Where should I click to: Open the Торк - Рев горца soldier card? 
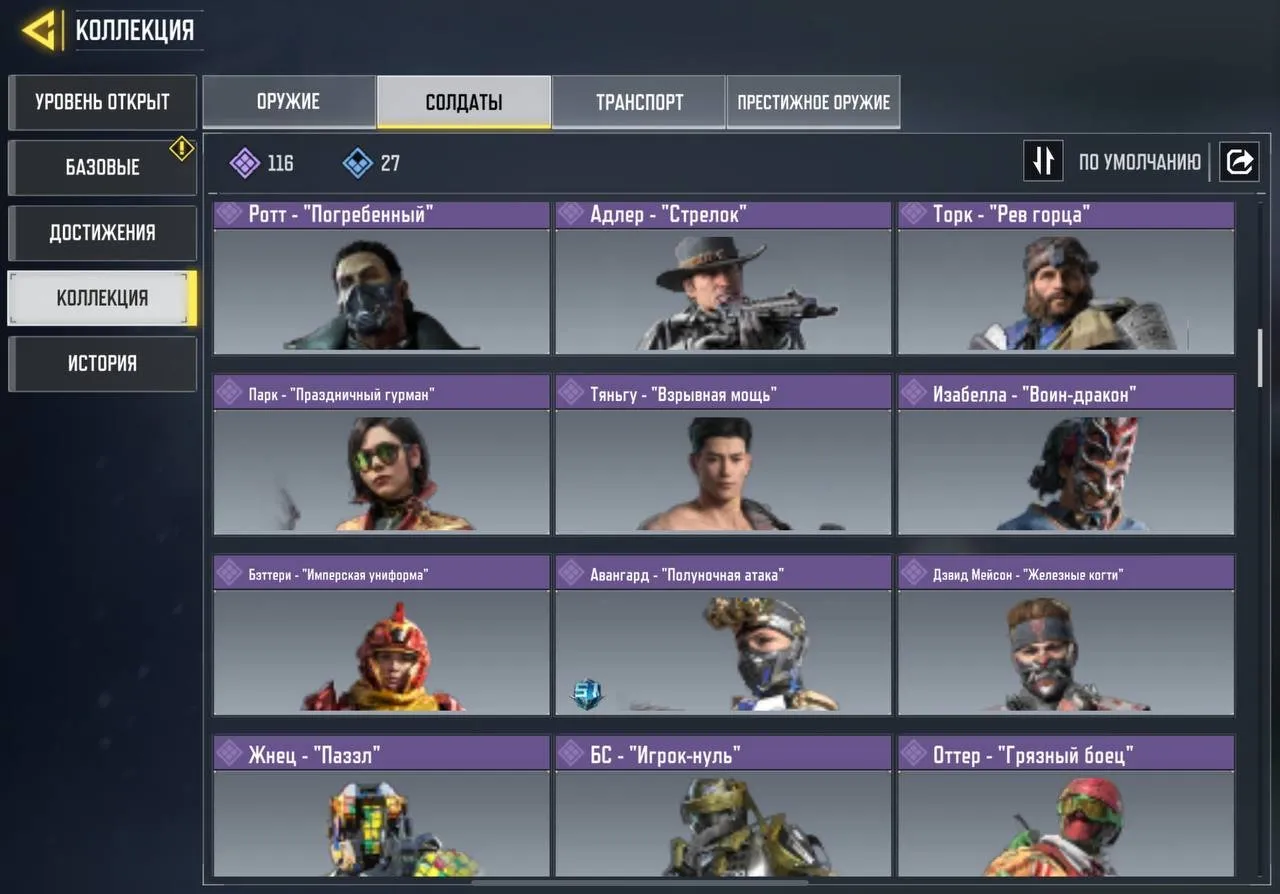pyautogui.click(x=1065, y=280)
